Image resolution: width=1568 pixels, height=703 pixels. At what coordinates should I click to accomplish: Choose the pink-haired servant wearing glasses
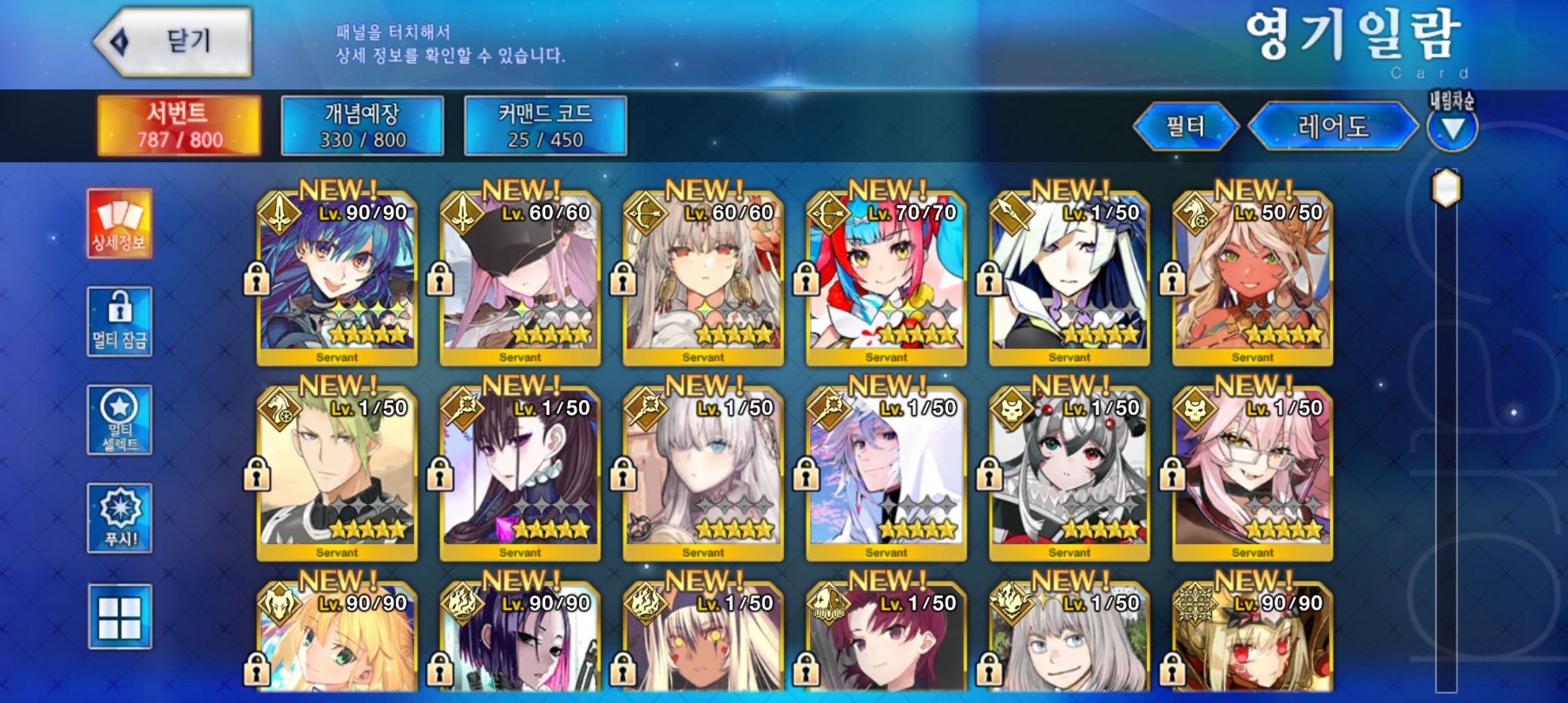pos(1252,473)
